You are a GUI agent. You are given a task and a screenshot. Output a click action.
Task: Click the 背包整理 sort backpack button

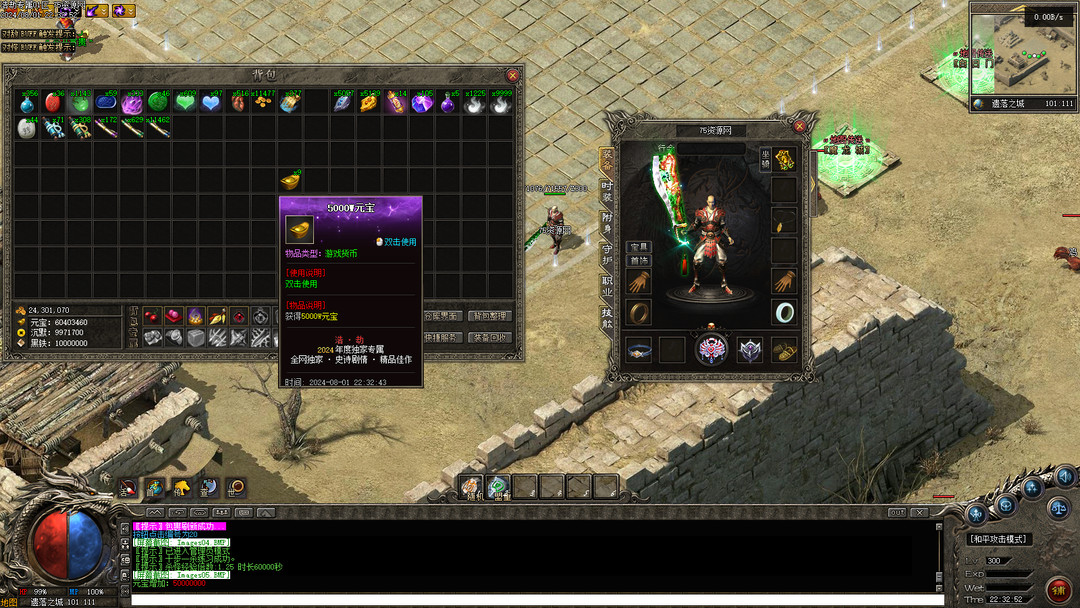[491, 316]
